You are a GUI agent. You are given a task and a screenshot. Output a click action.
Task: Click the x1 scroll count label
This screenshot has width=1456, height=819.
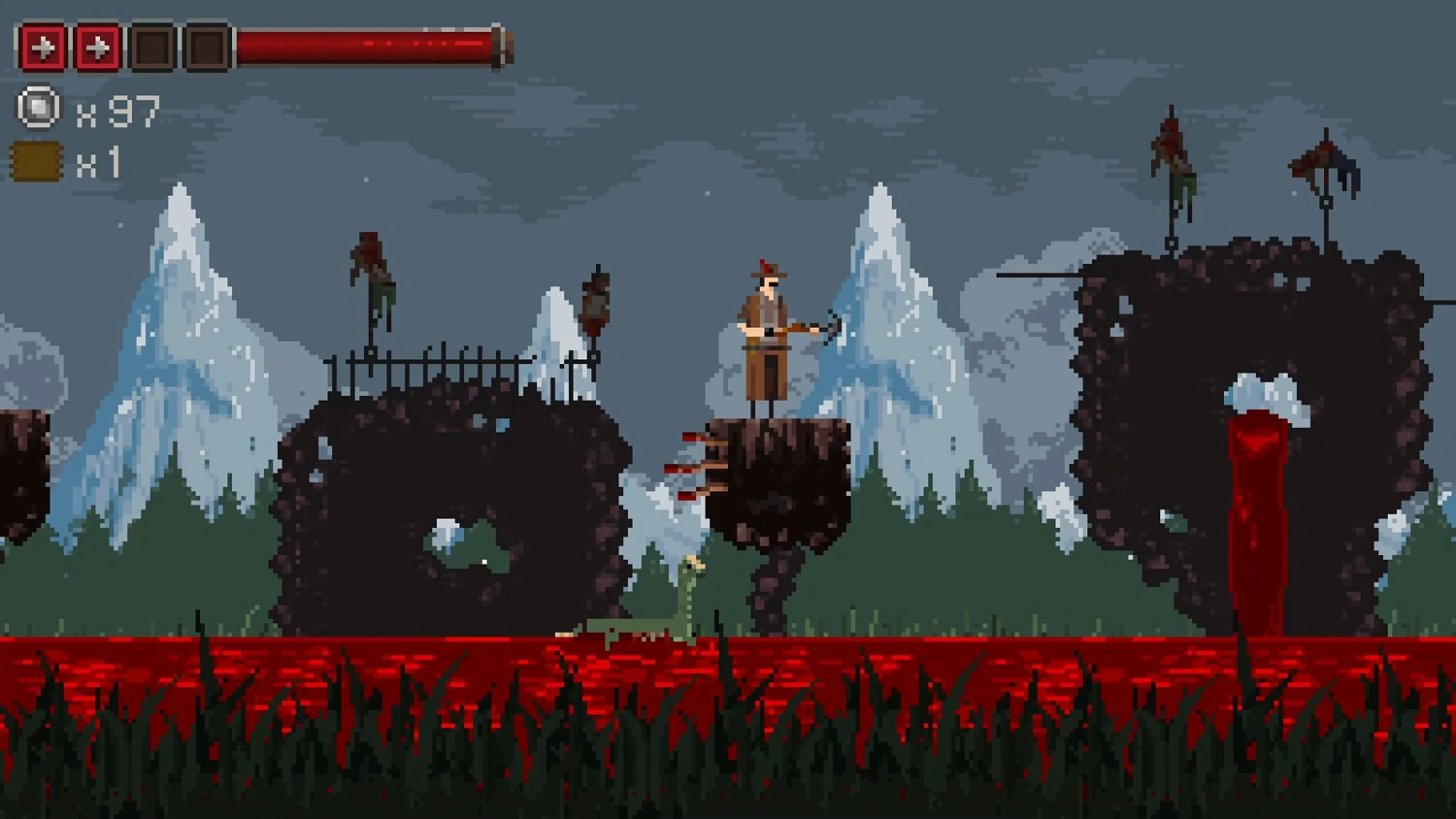pos(100,161)
